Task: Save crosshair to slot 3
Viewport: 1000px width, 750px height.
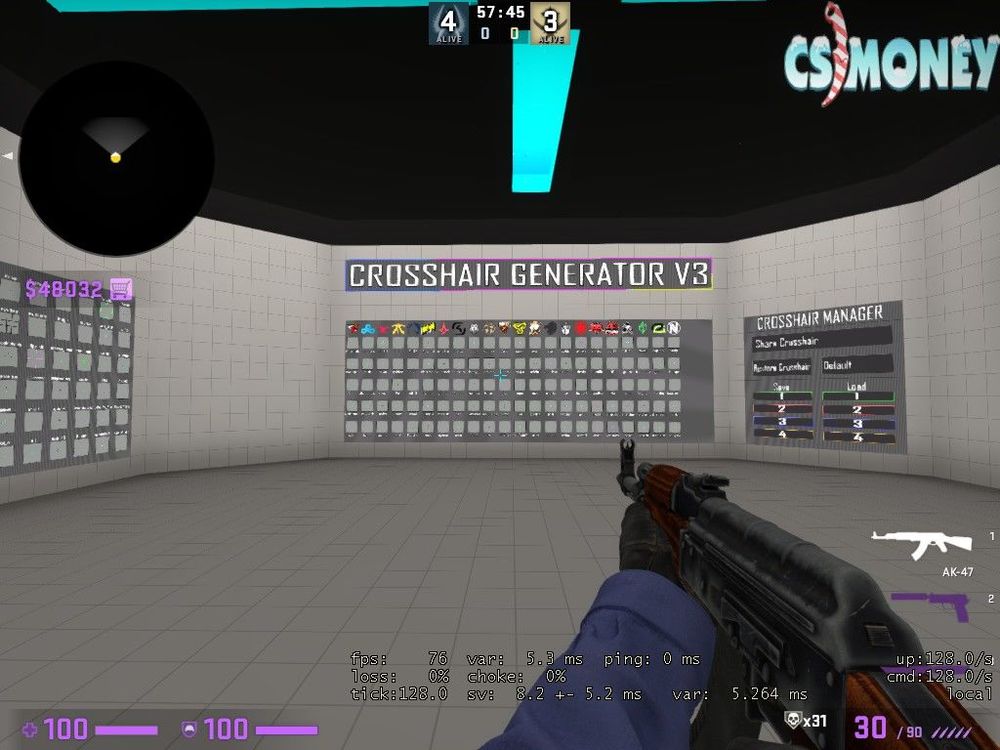Action: (783, 423)
